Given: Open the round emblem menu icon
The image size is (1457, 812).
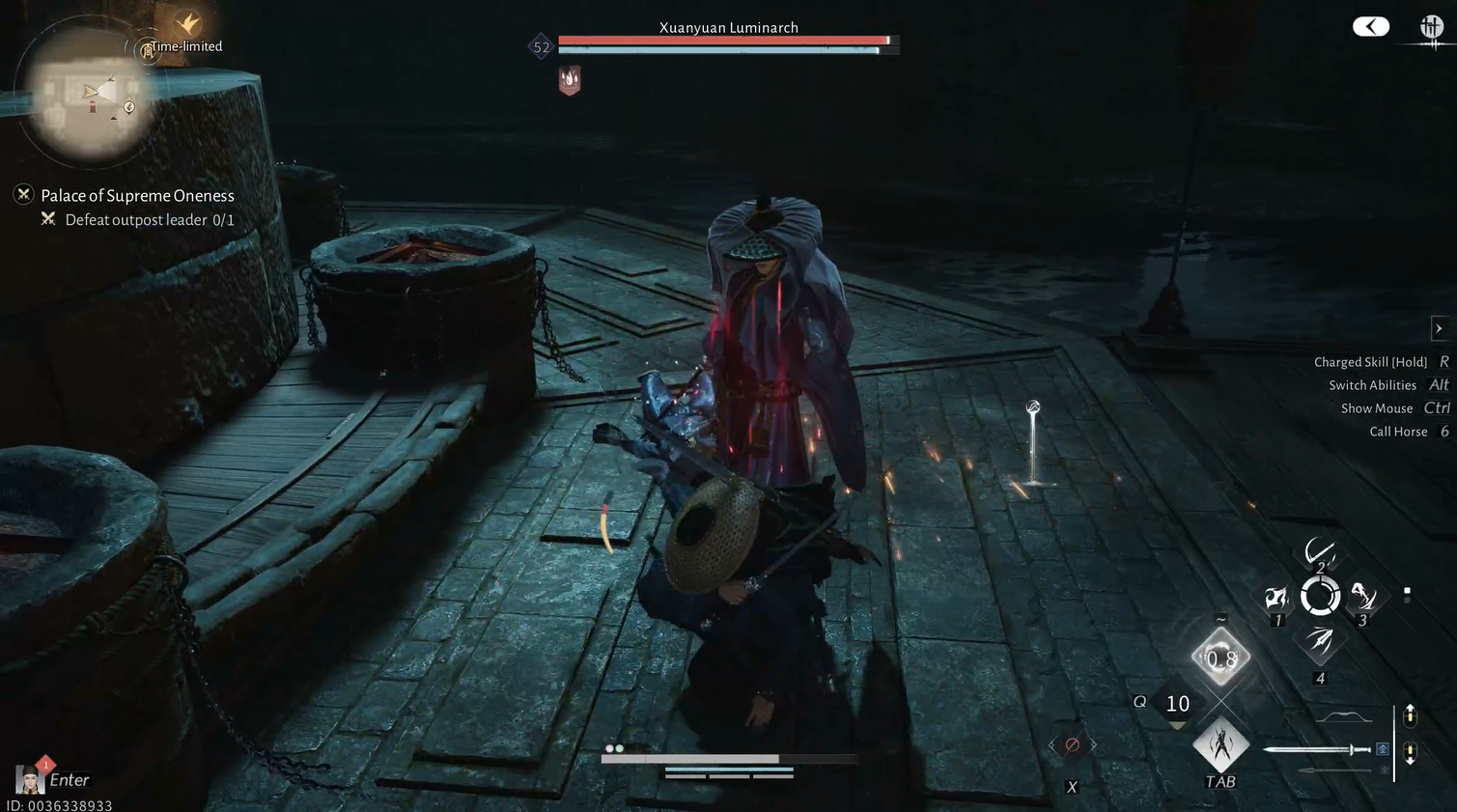Looking at the screenshot, I should [1431, 27].
